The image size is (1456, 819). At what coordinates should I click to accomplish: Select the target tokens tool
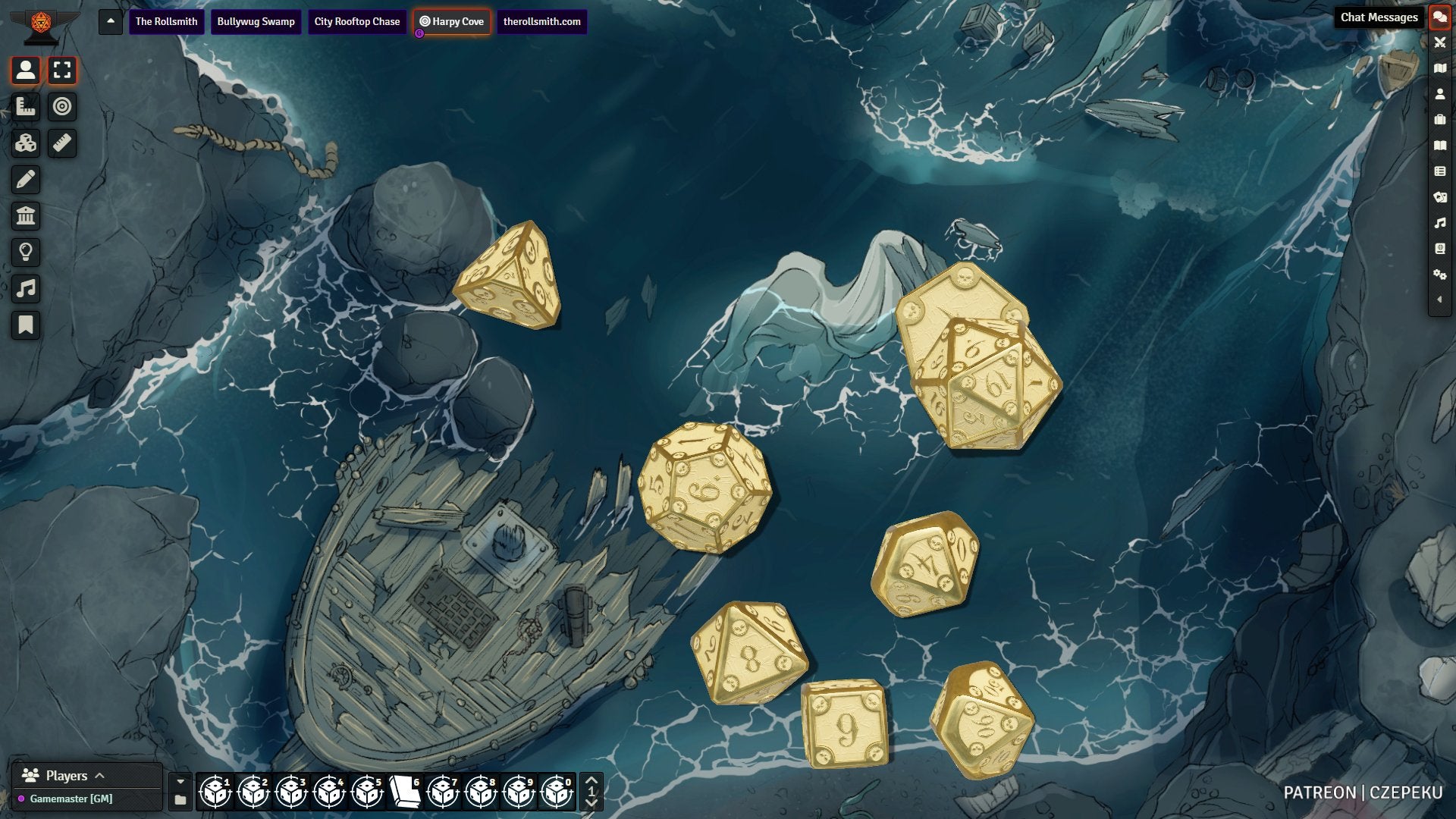tap(62, 107)
